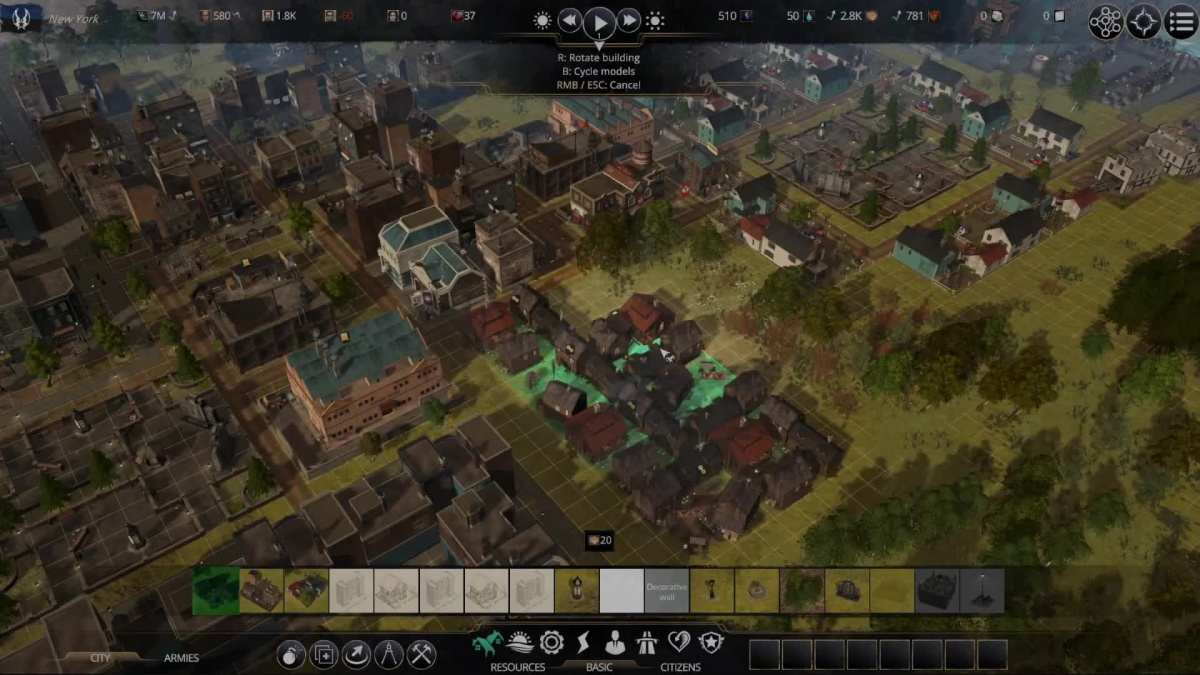
Task: Choose the lightning bolt power category
Action: (583, 643)
